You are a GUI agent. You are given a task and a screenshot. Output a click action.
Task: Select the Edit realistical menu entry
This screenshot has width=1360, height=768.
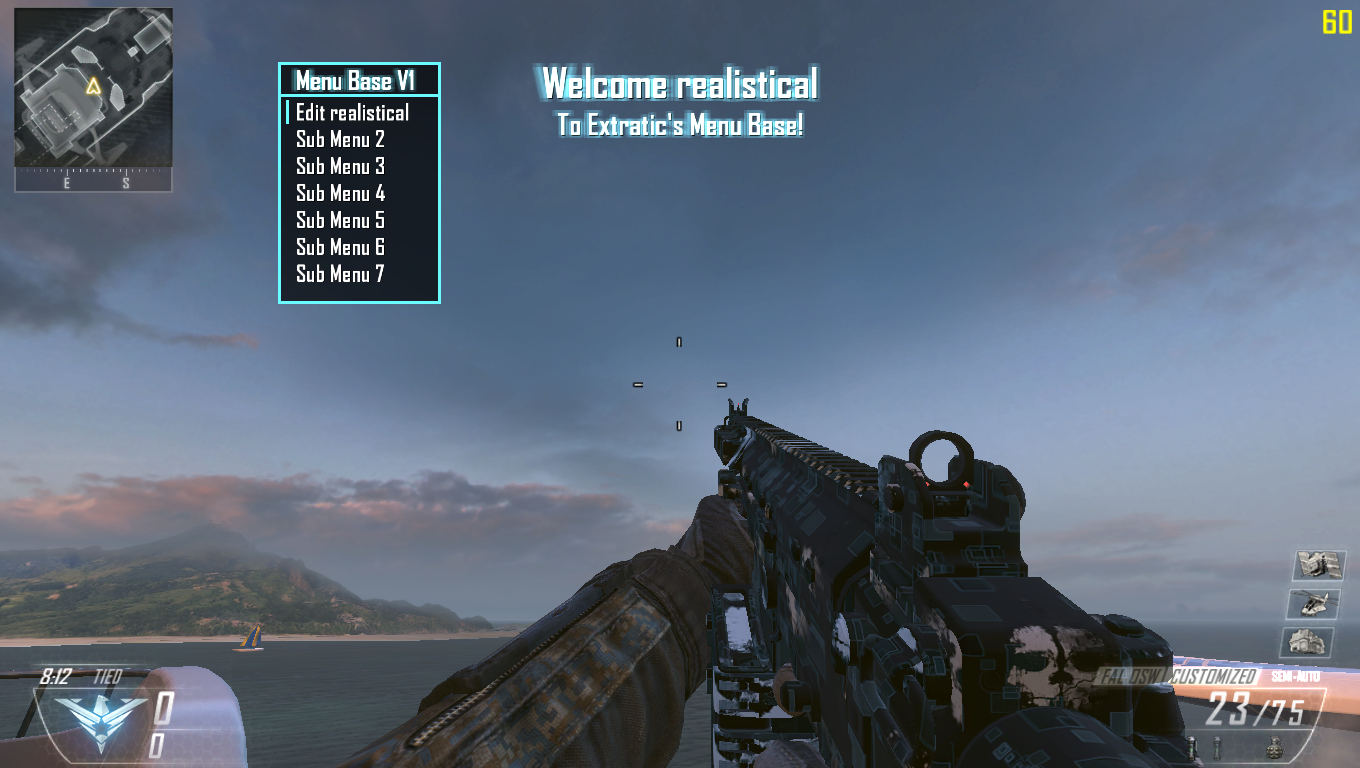[x=352, y=113]
